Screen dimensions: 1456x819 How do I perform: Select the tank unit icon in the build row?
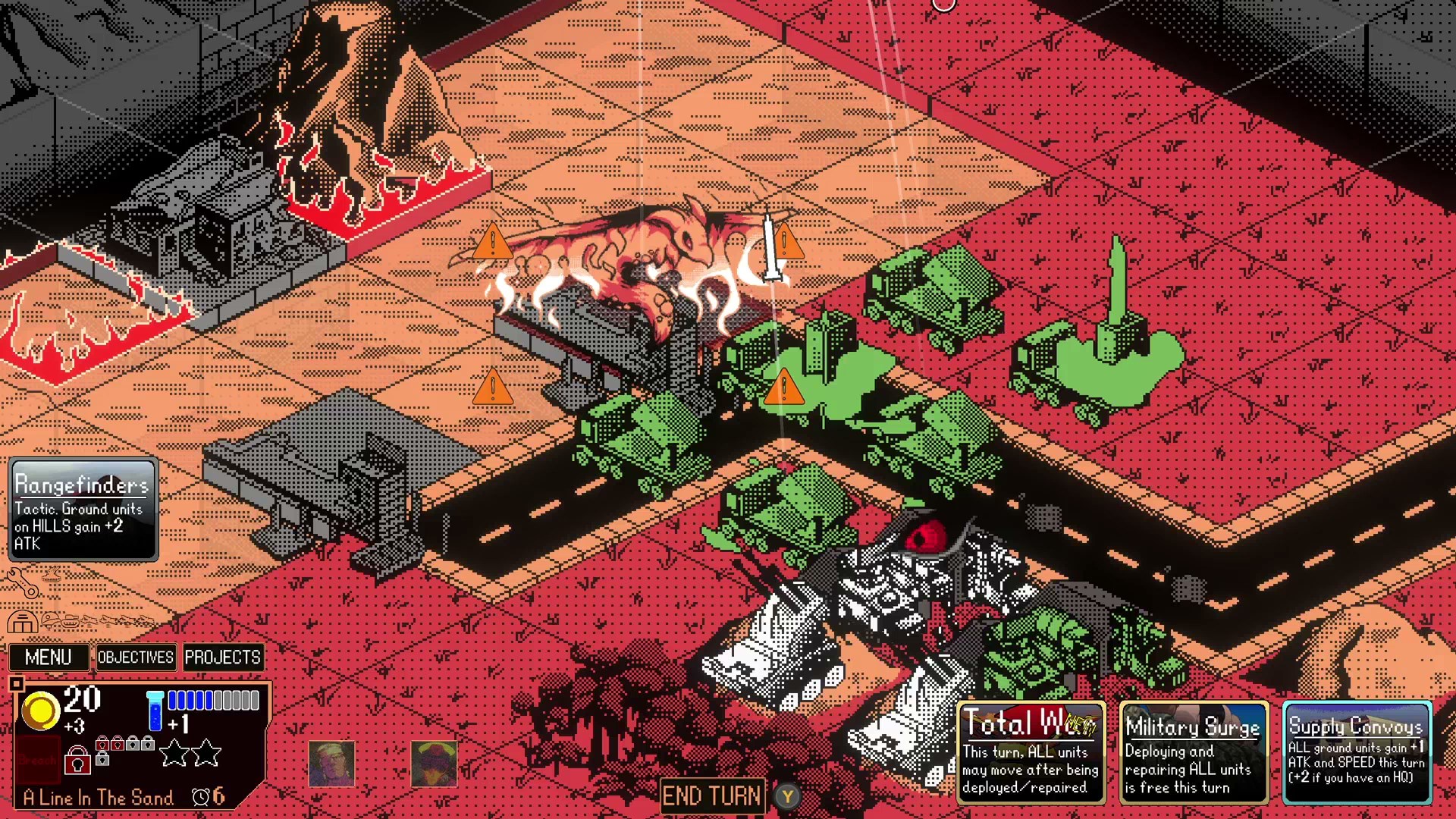point(71,621)
